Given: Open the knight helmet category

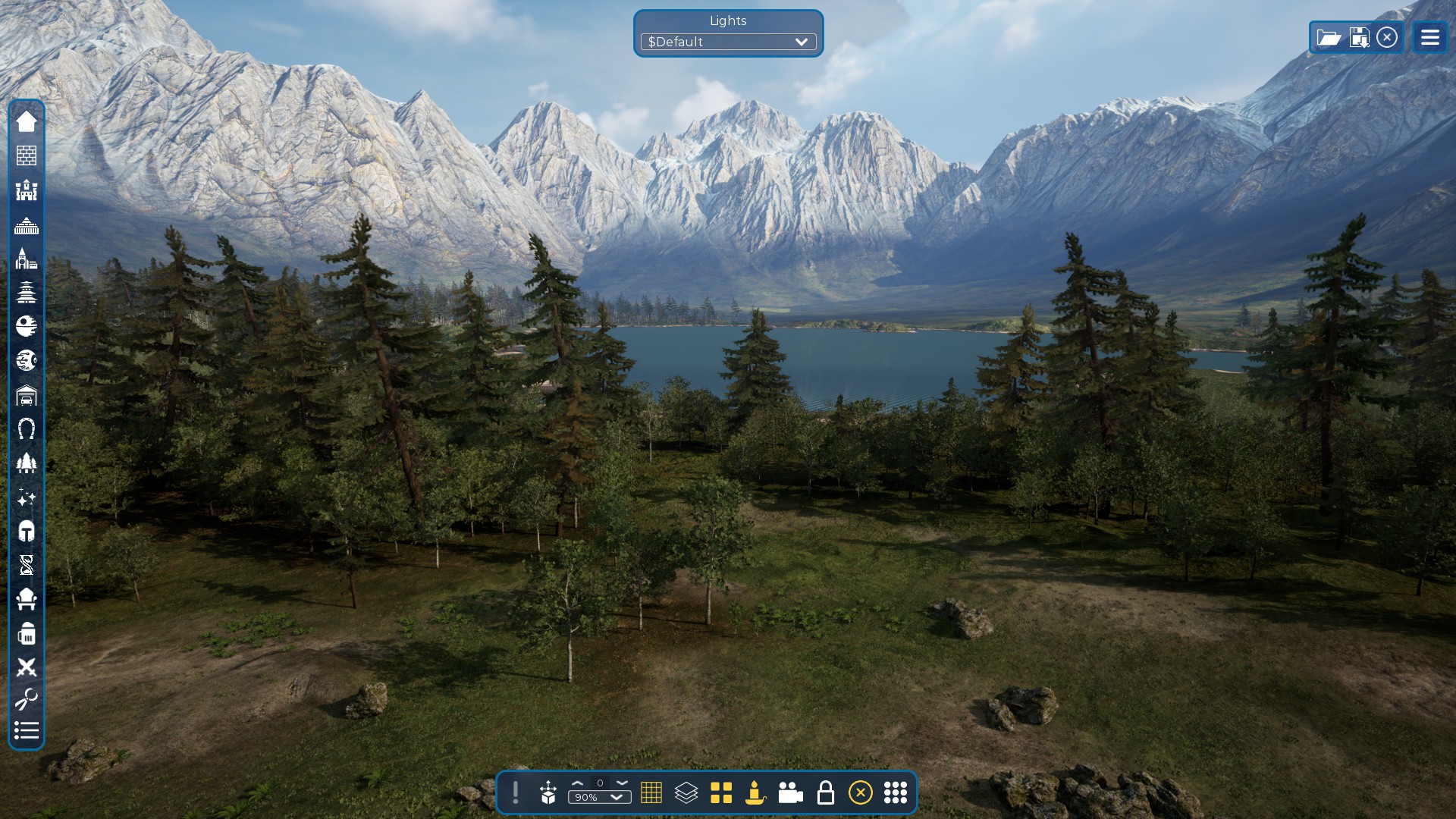Looking at the screenshot, I should pyautogui.click(x=27, y=531).
